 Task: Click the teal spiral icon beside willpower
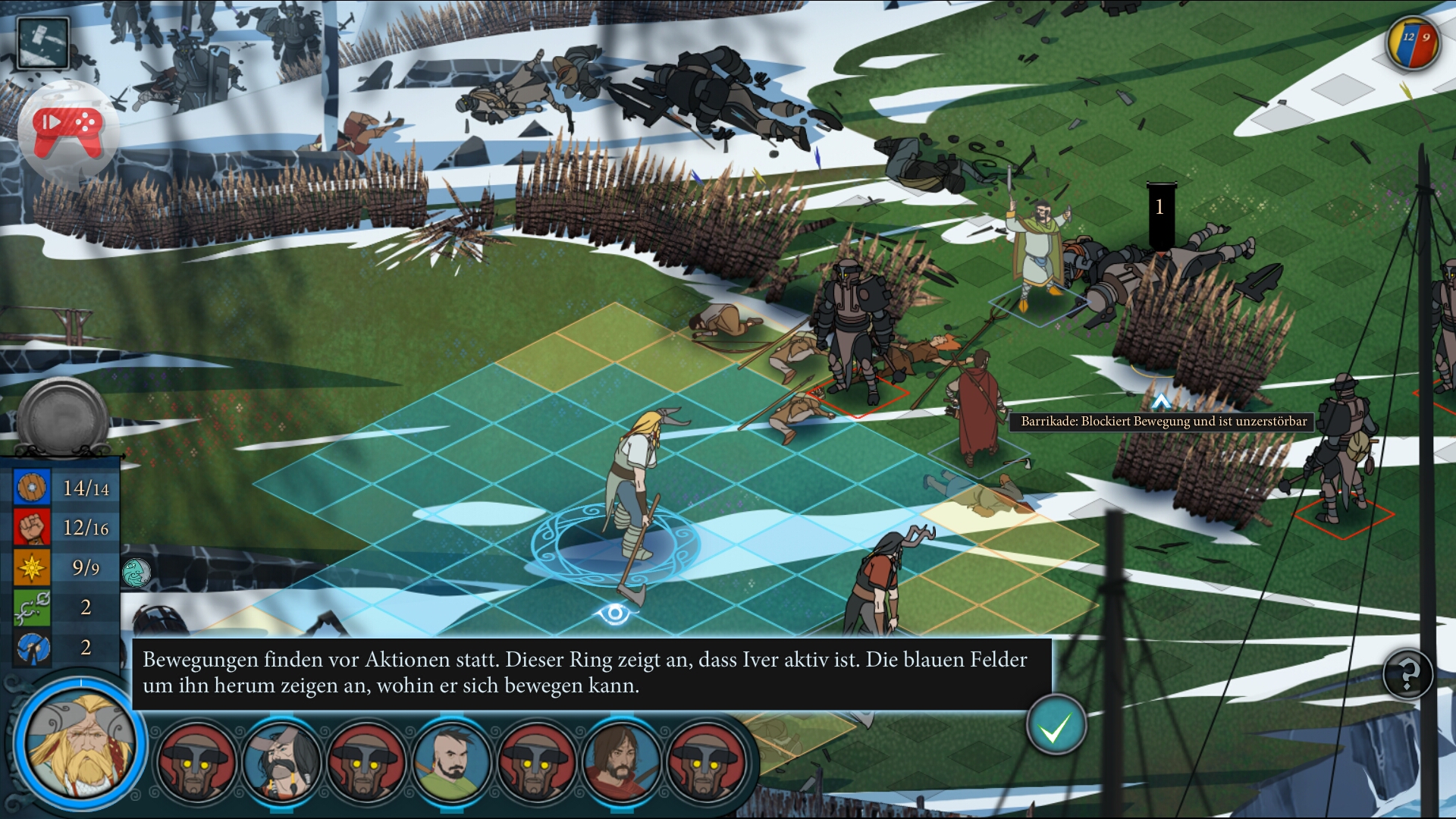click(136, 573)
